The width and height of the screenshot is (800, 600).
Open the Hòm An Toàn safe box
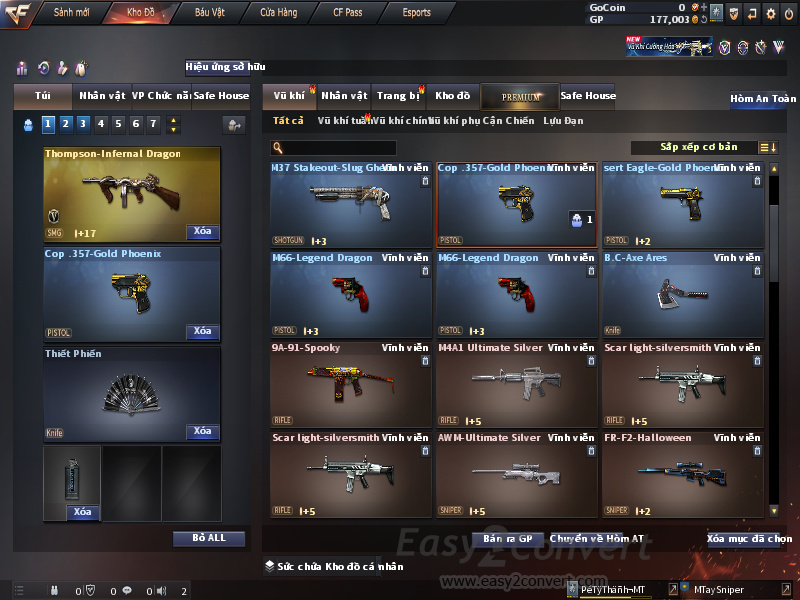(x=763, y=99)
